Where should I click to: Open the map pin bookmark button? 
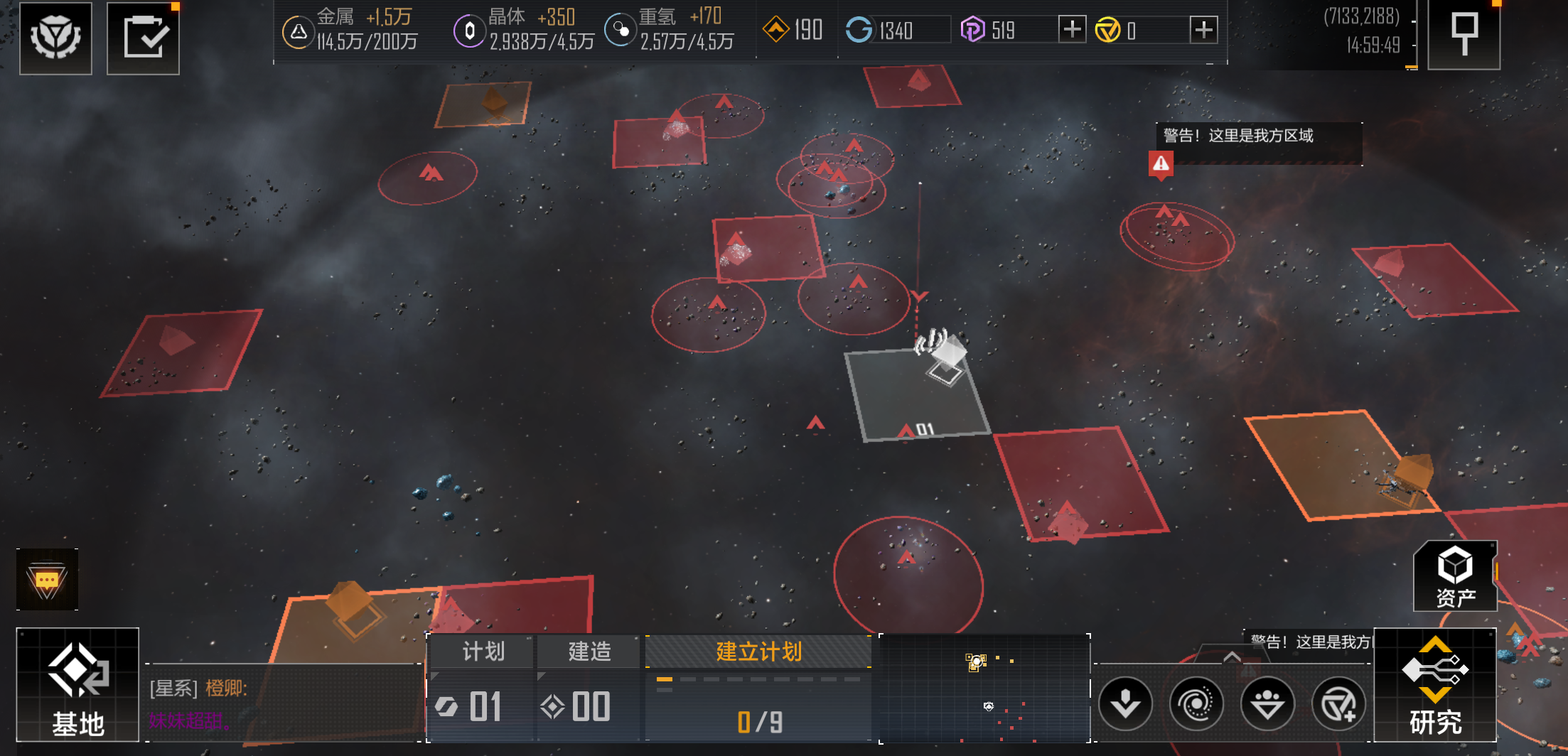tap(1464, 35)
